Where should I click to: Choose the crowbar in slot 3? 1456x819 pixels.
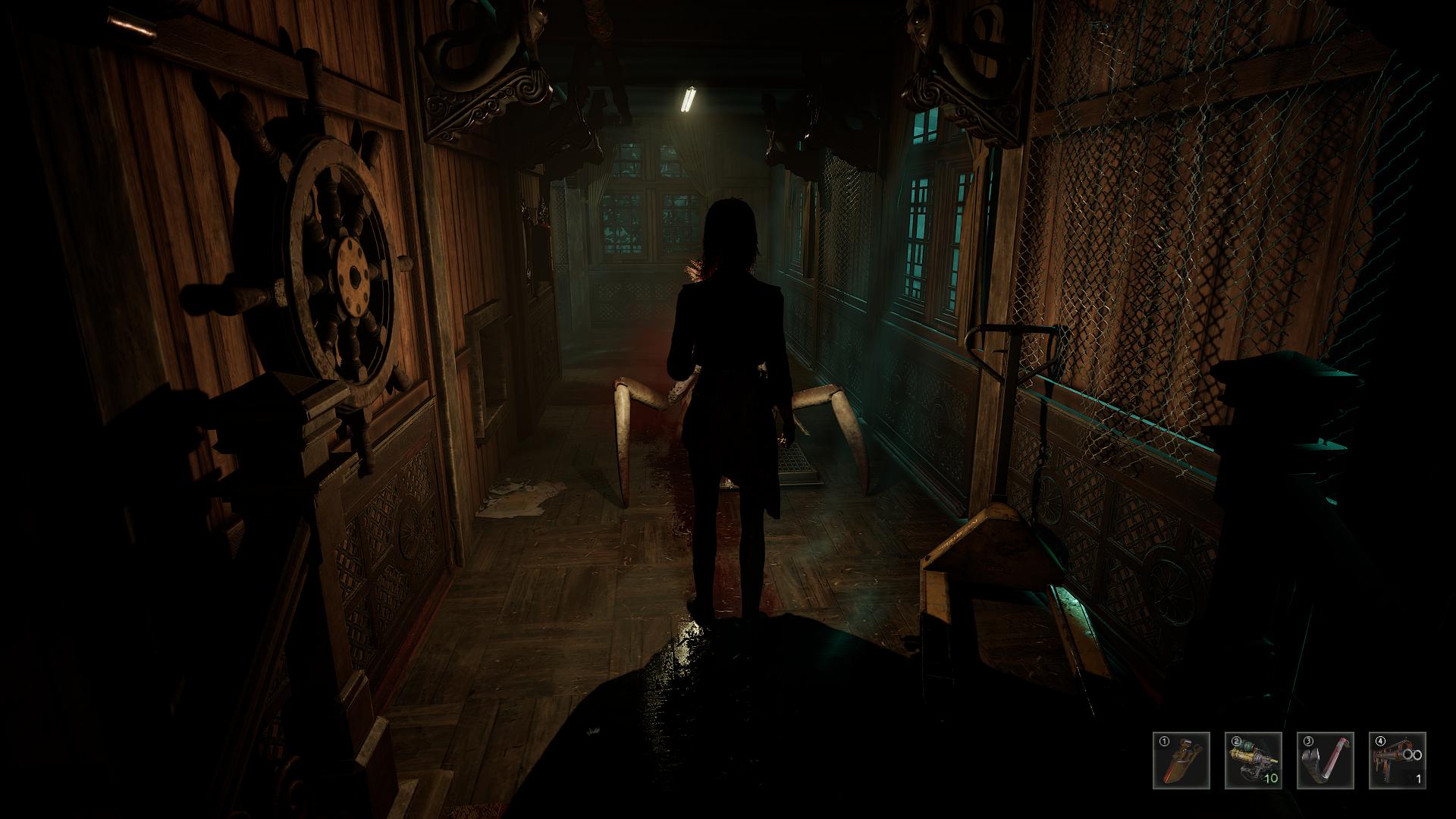(1325, 761)
